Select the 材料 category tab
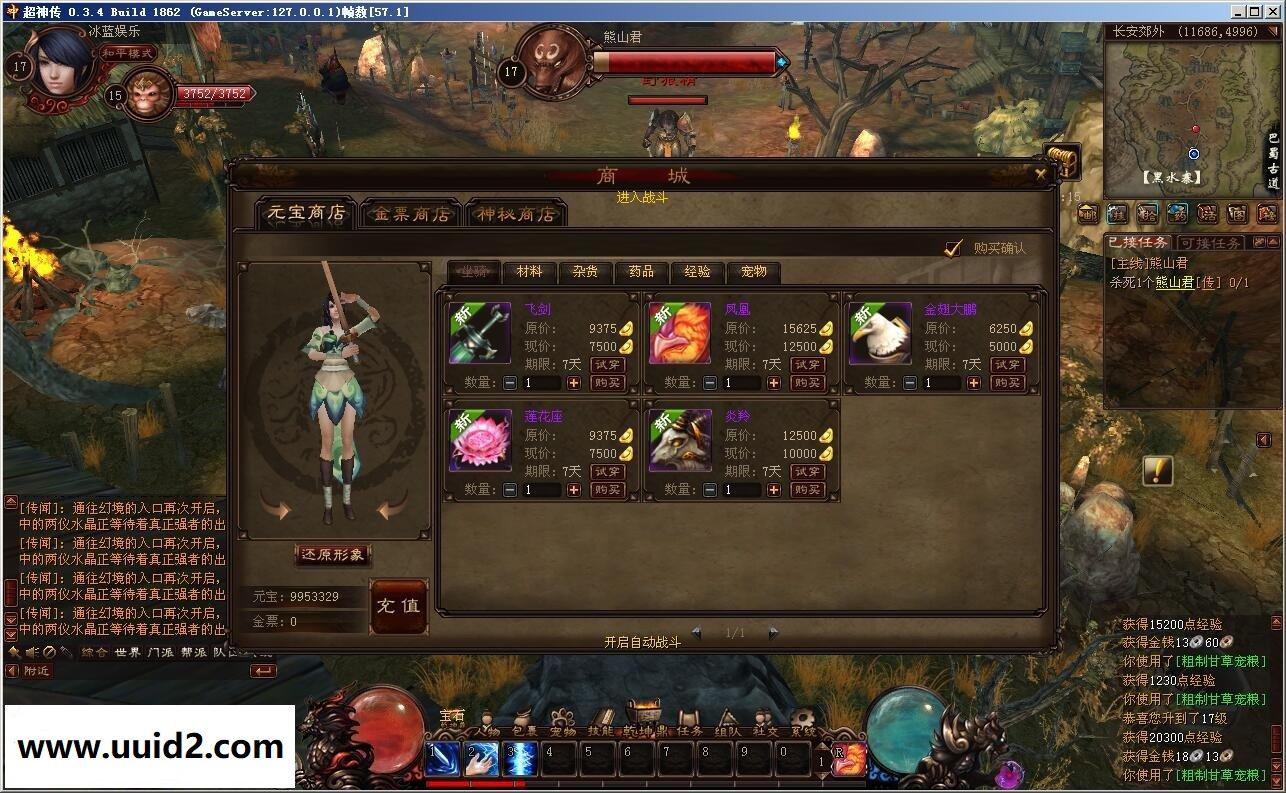Viewport: 1286px width, 793px height. coord(530,271)
